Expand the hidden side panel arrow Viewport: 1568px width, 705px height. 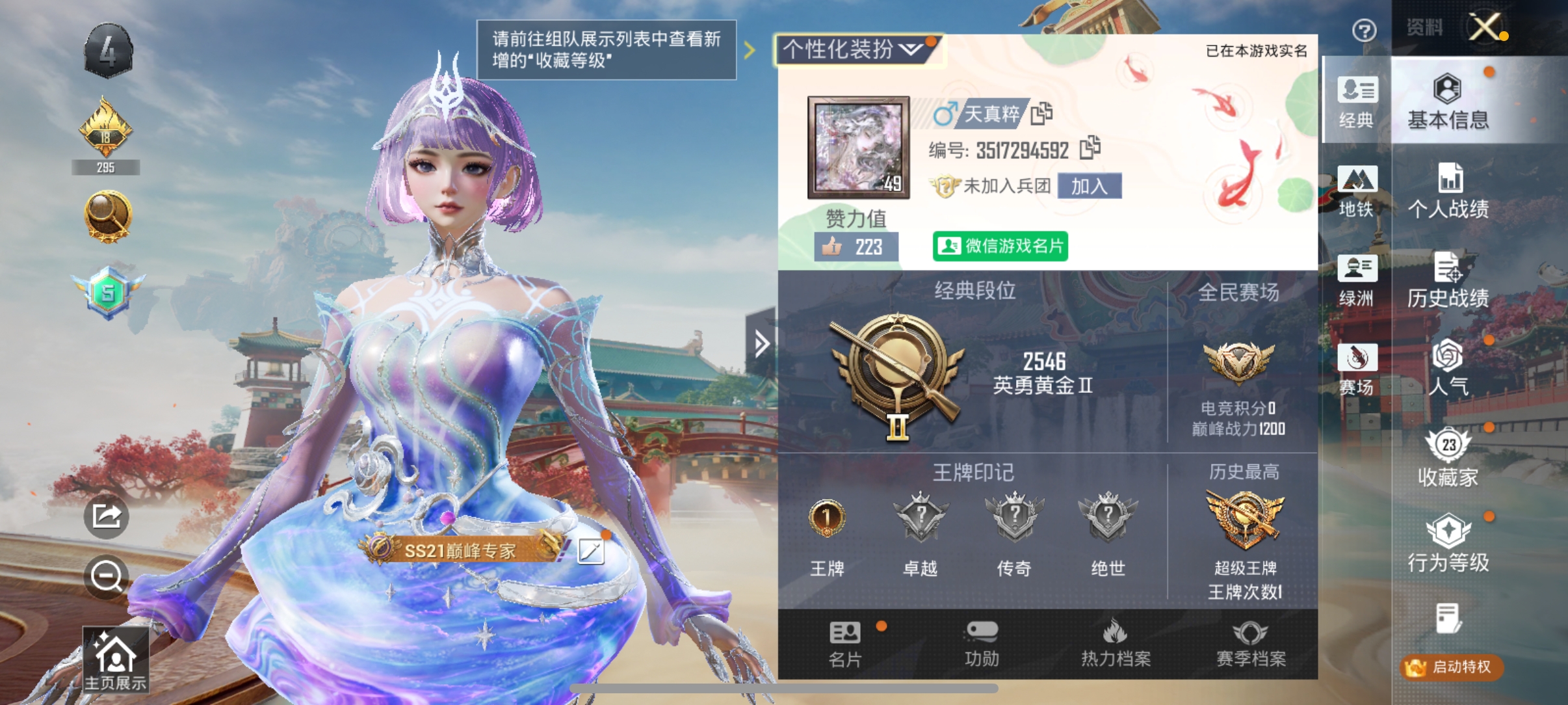(x=762, y=343)
